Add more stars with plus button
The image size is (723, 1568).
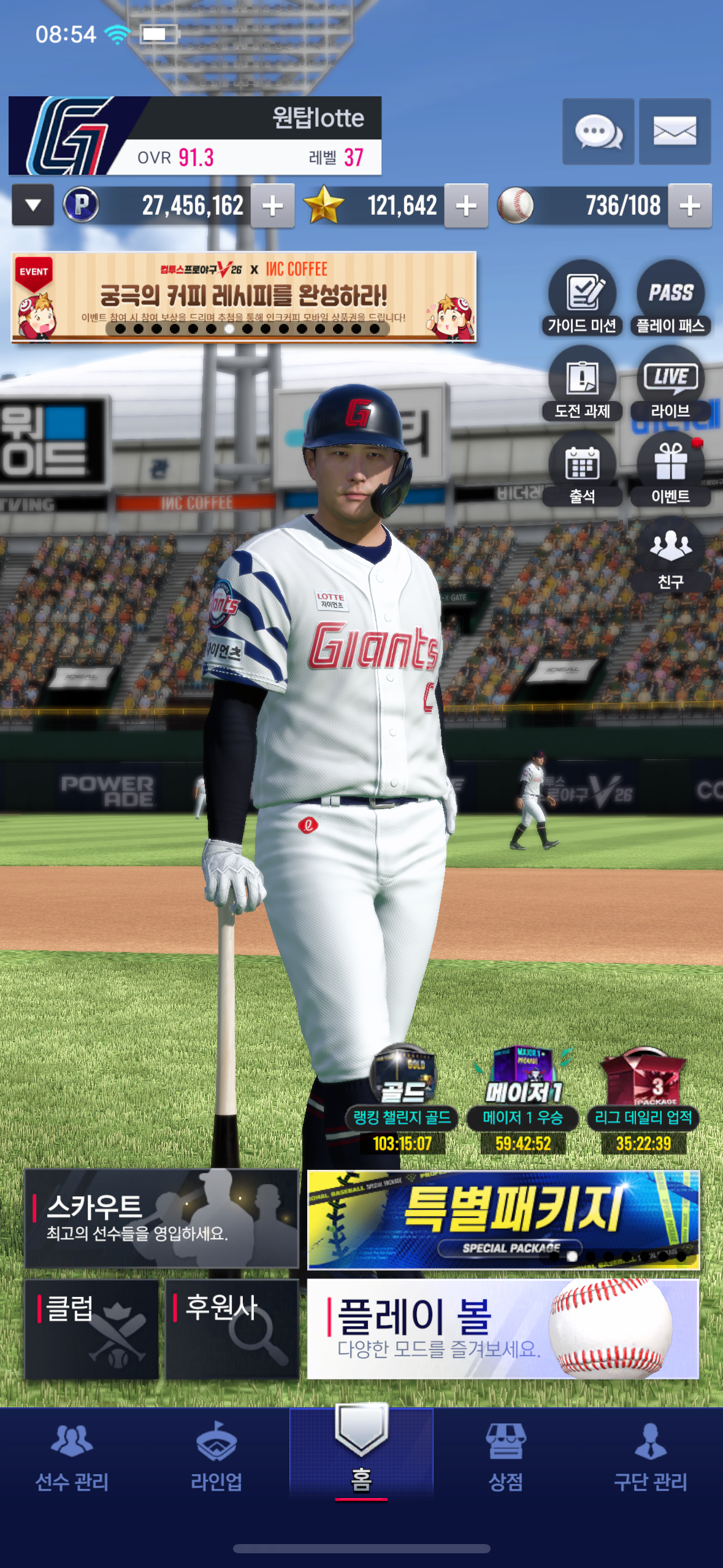tap(466, 206)
